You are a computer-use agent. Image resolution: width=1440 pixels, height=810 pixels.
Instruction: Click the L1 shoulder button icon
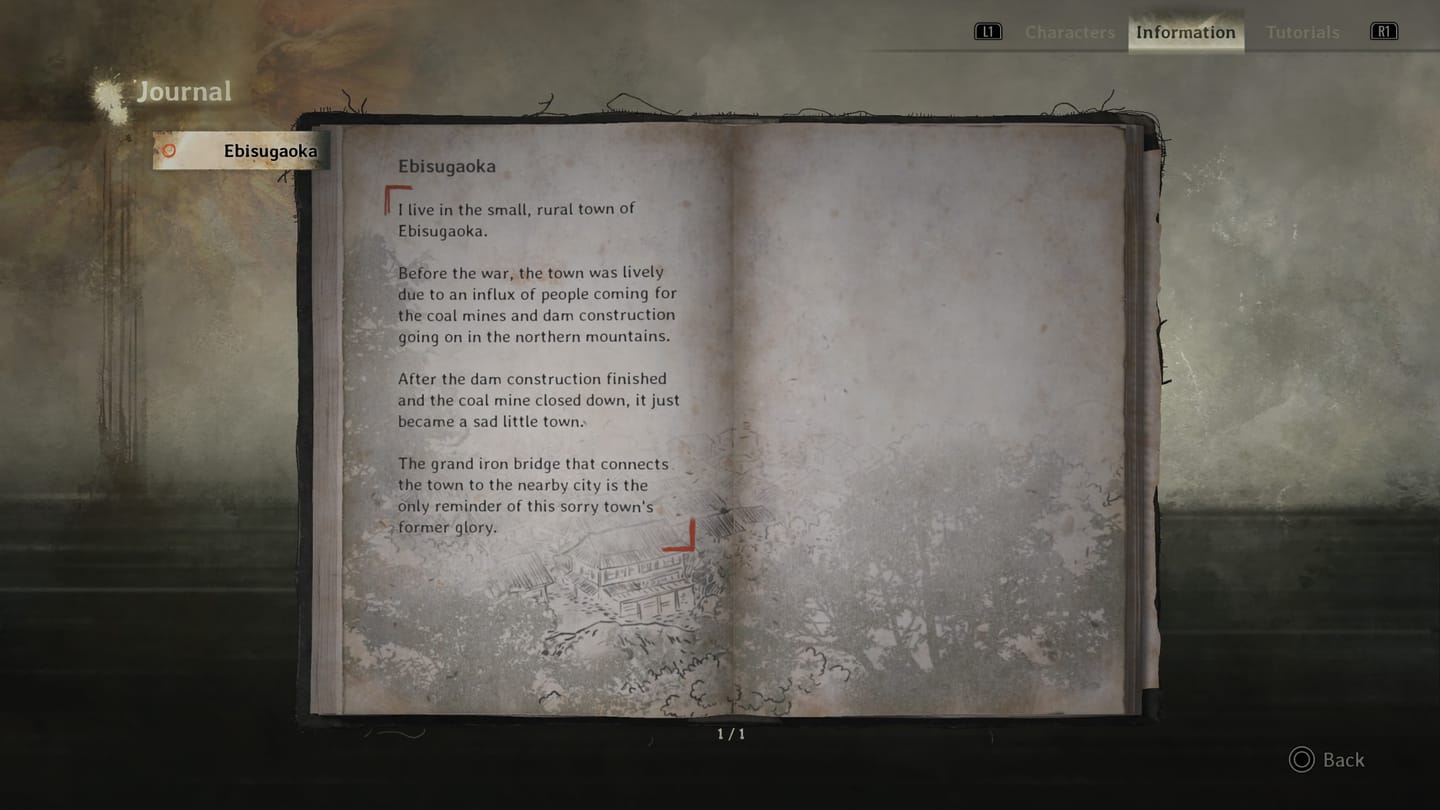click(x=987, y=31)
